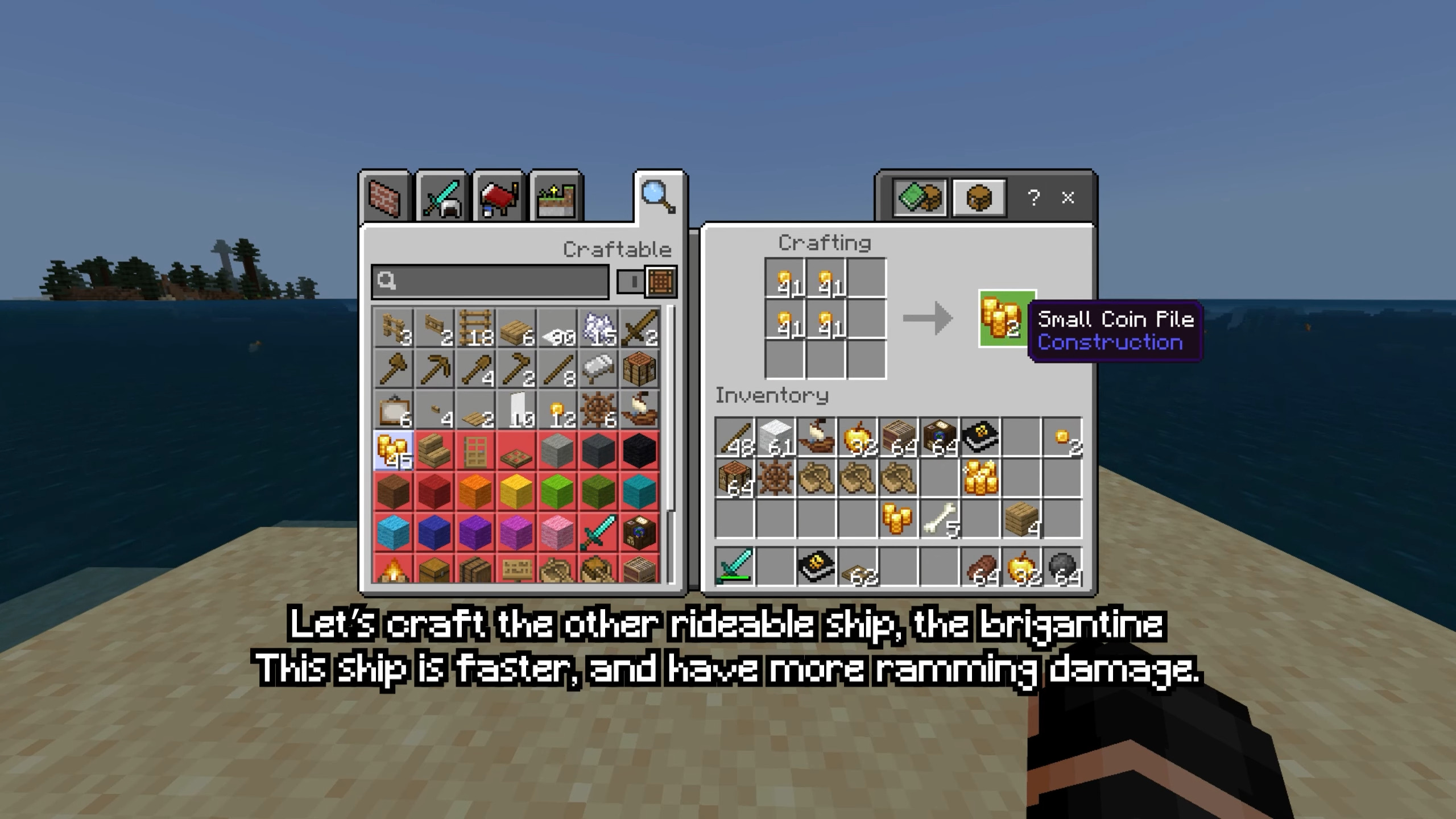Grab the bone stack of 5
The height and width of the screenshot is (819, 1456).
(x=940, y=520)
